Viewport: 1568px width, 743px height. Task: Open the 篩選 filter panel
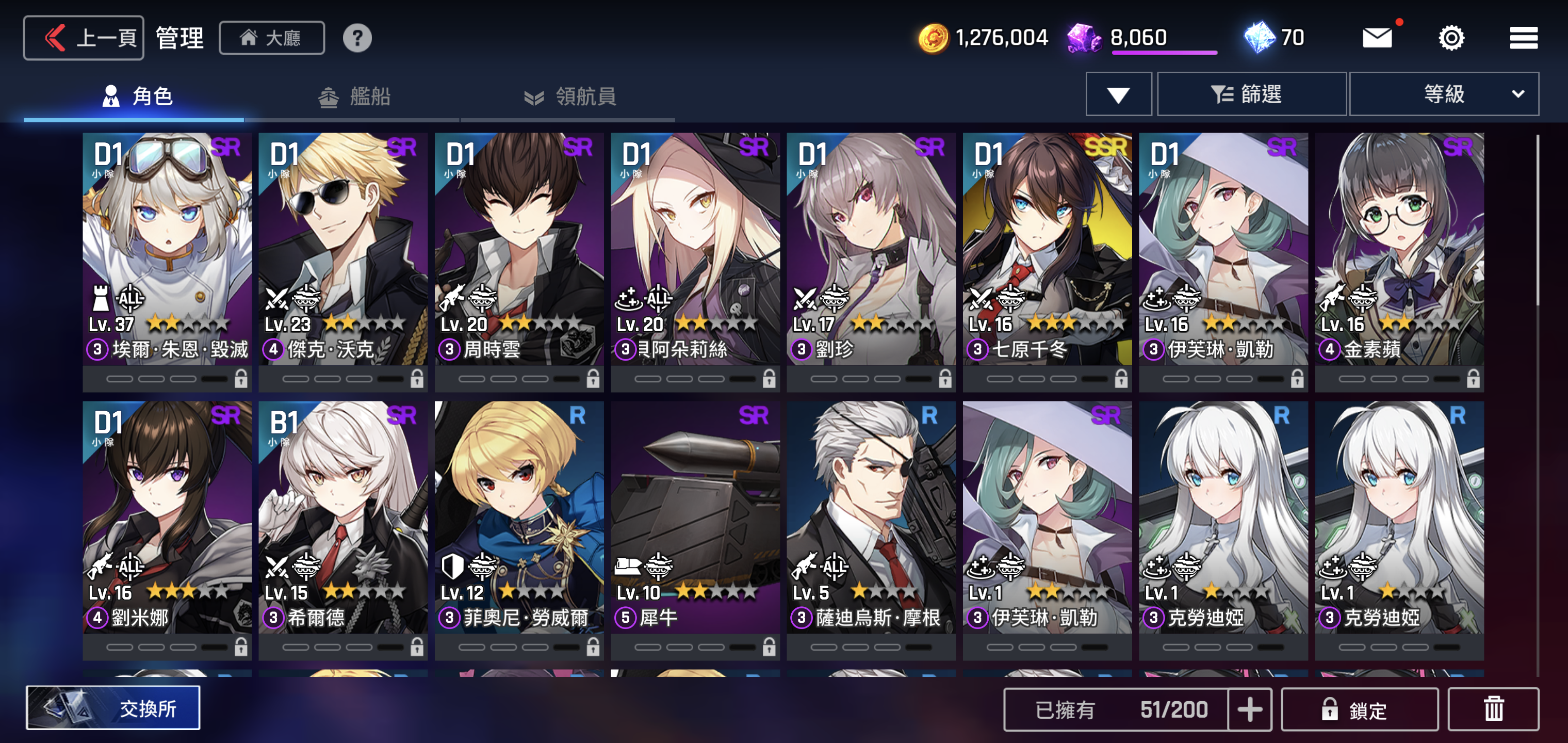[x=1251, y=93]
